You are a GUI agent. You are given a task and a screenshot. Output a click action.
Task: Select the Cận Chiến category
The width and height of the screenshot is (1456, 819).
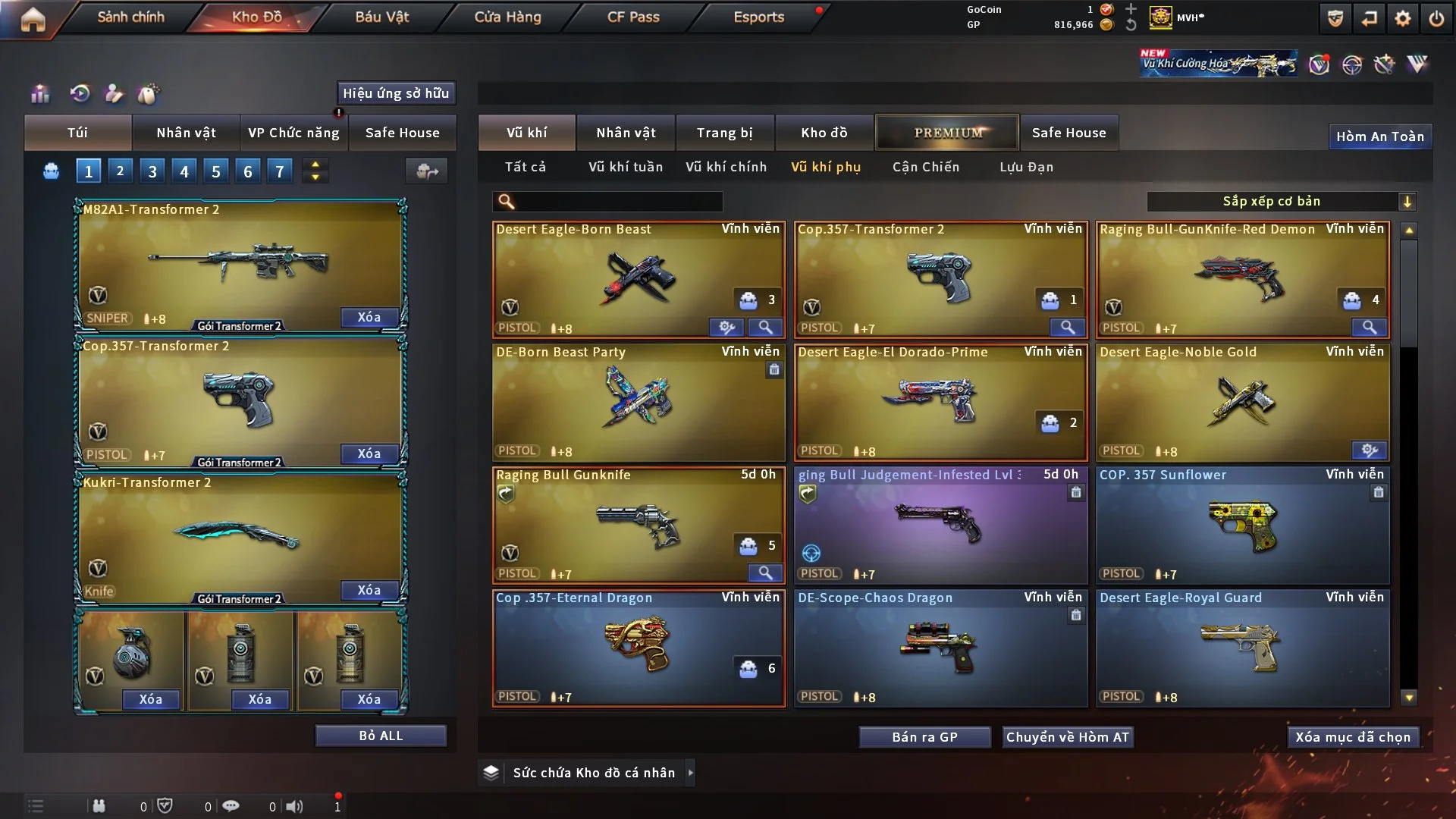point(925,167)
